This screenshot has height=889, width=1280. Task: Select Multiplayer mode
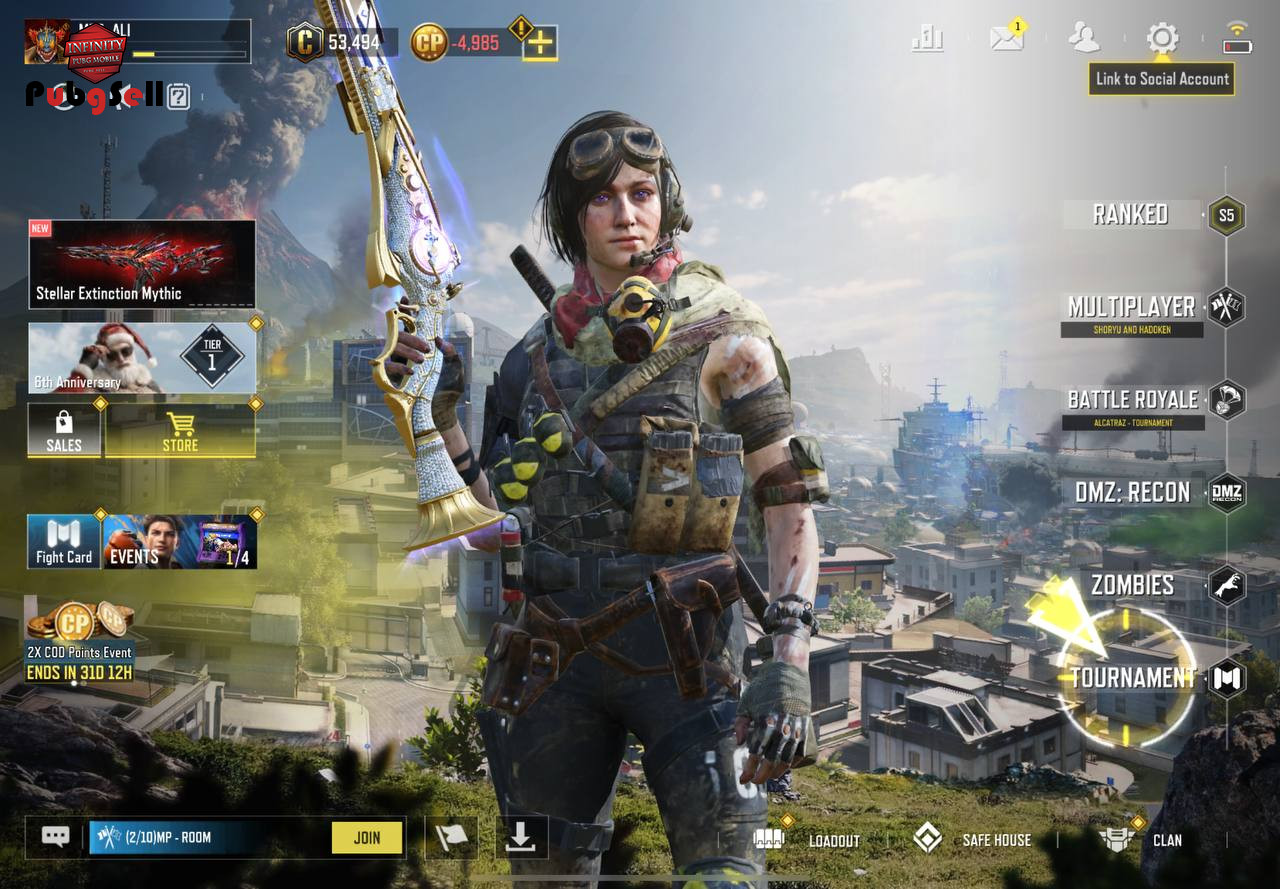1131,307
